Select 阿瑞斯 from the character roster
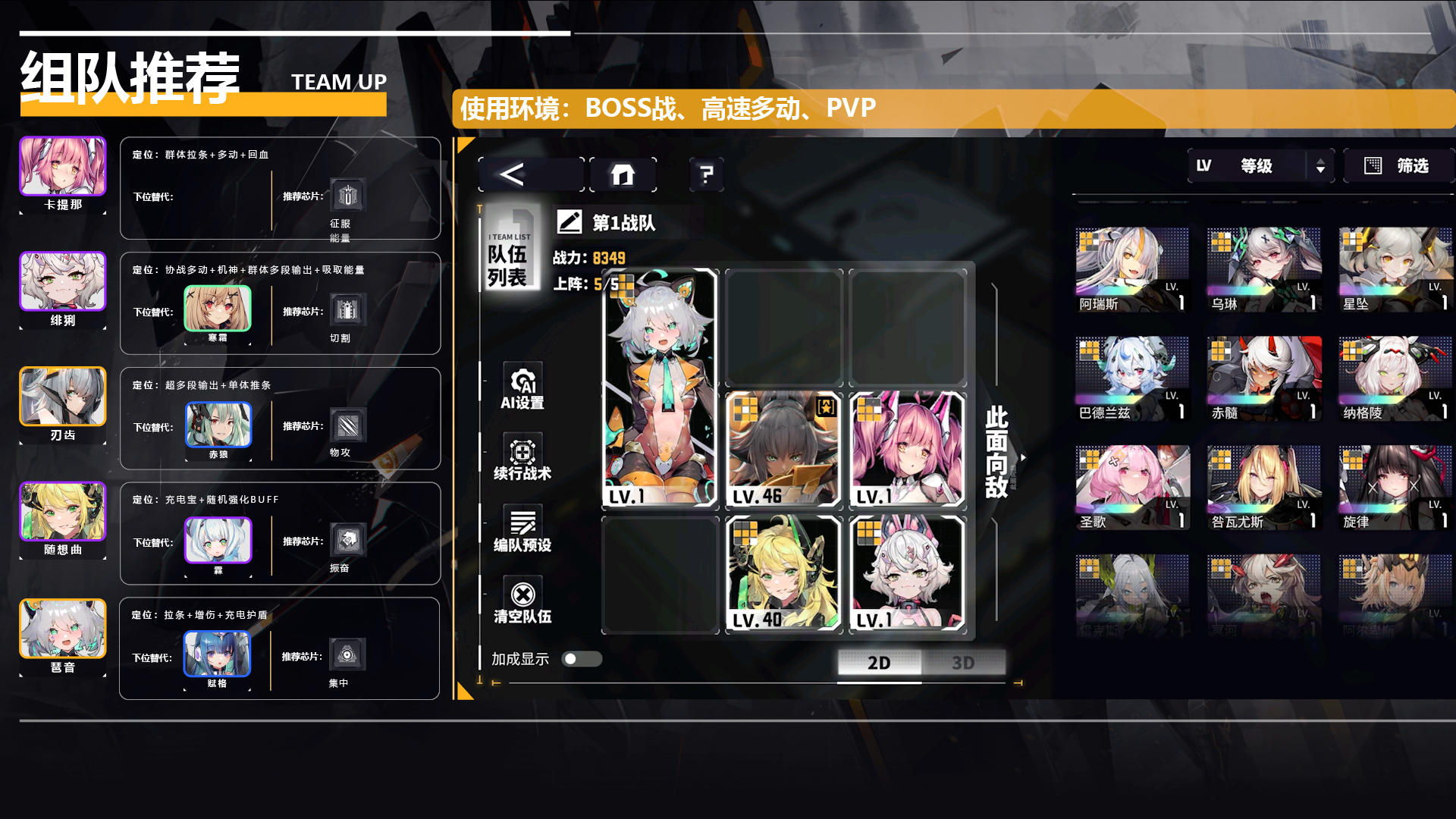The width and height of the screenshot is (1456, 819). coord(1131,270)
